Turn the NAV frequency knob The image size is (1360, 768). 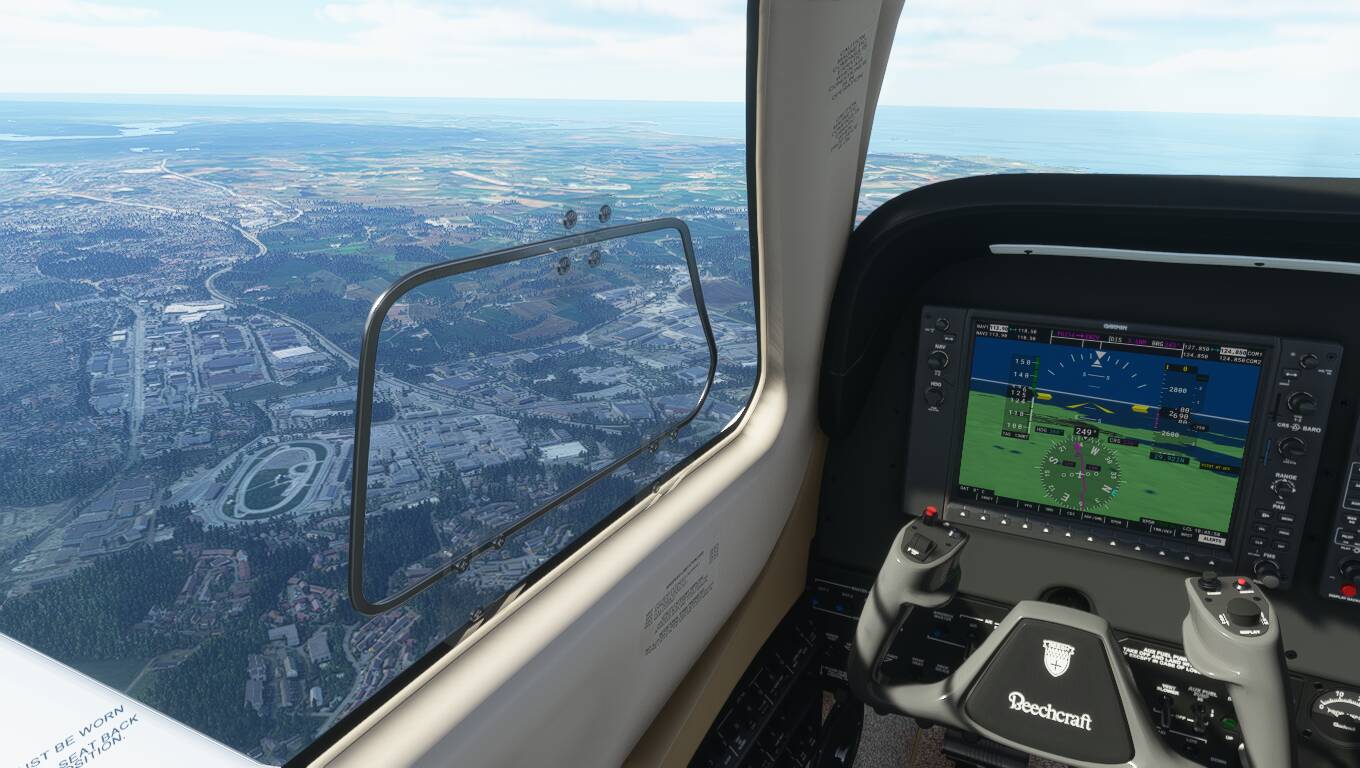click(x=937, y=359)
